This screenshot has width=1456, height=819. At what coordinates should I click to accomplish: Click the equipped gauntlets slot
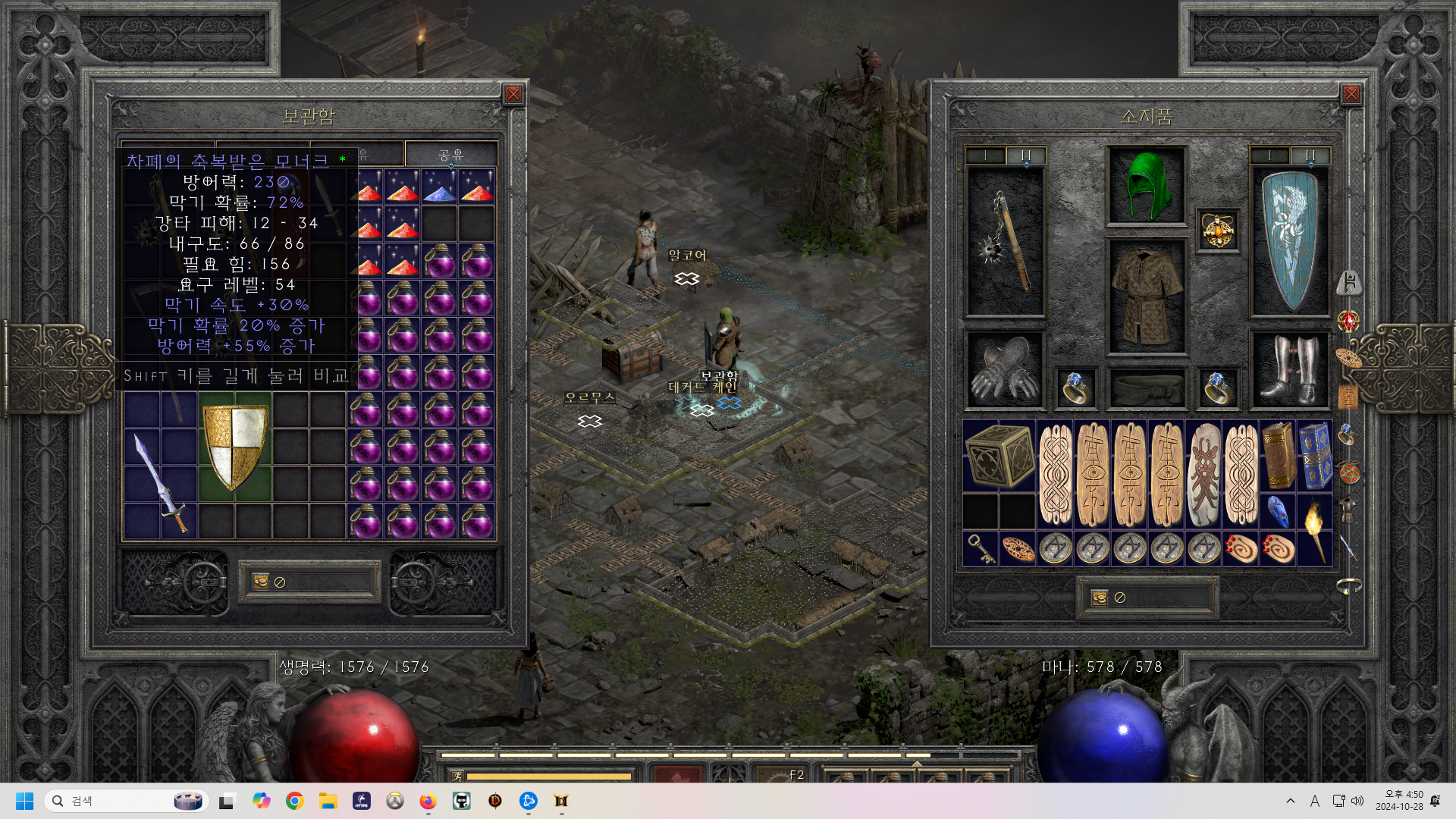[1005, 370]
